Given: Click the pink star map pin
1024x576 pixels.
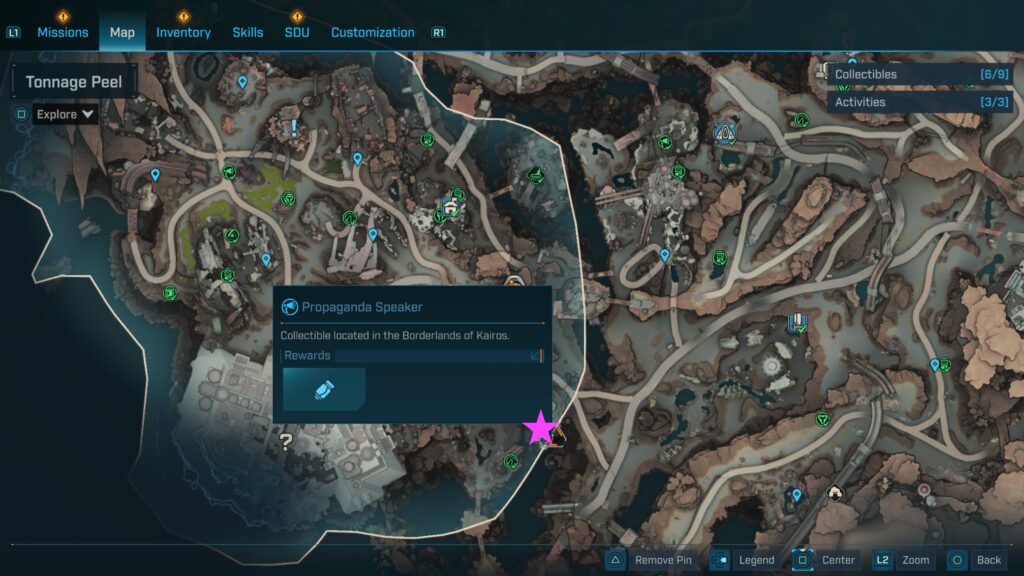Looking at the screenshot, I should click(x=541, y=428).
